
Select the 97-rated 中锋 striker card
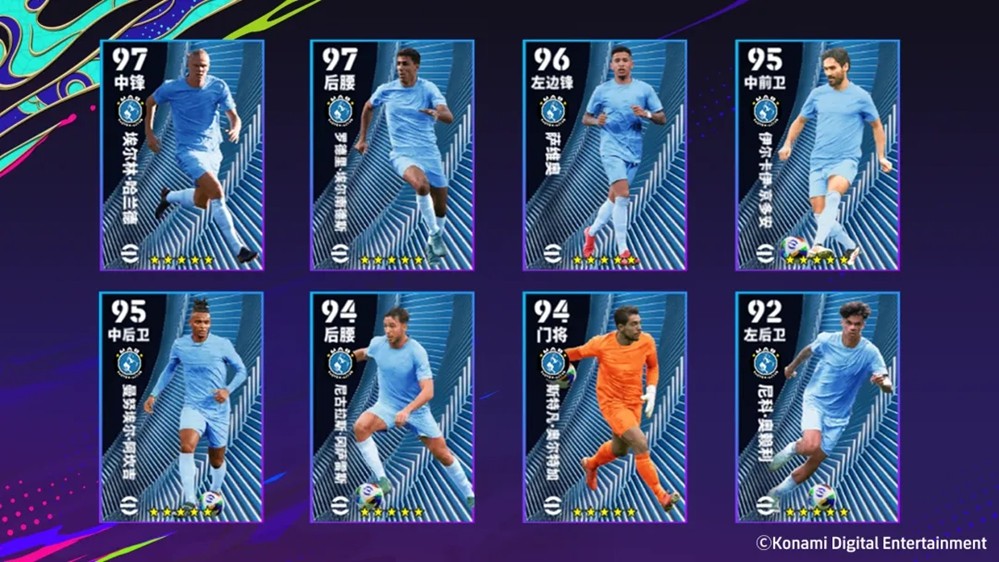point(182,155)
